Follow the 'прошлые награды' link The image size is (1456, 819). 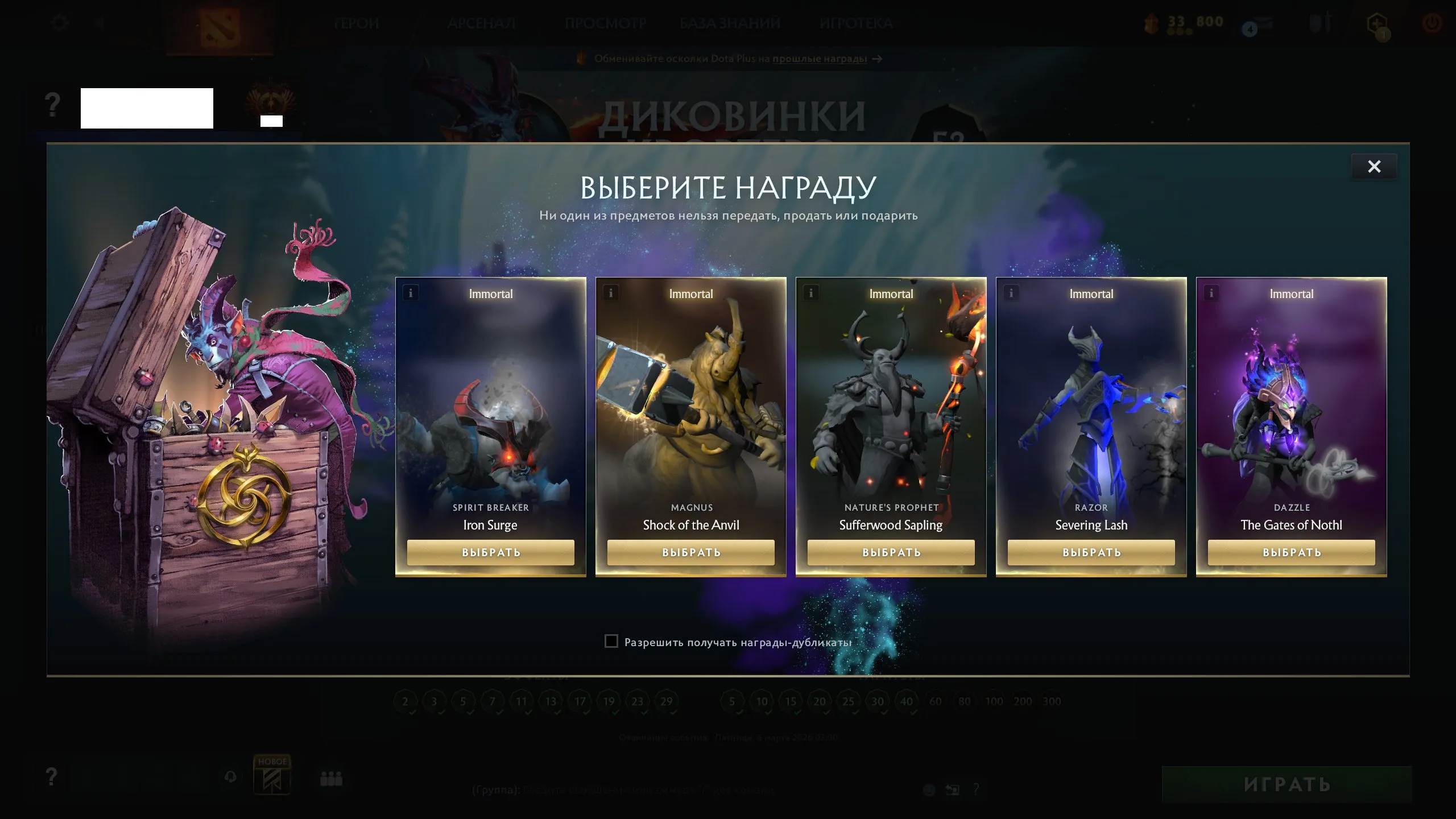point(817,59)
